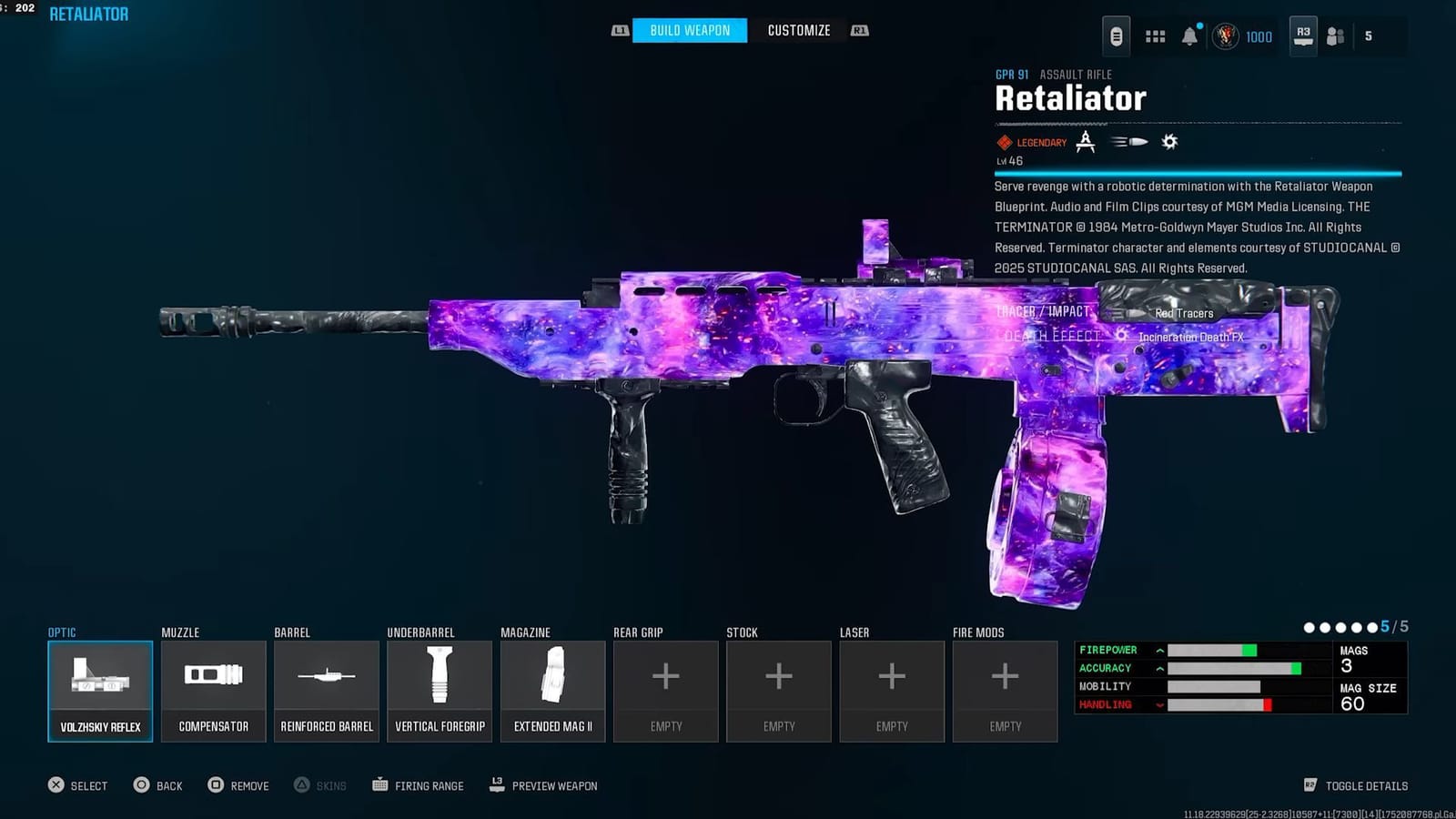Open the social players icon in top right
The height and width of the screenshot is (819, 1456).
pyautogui.click(x=1334, y=35)
